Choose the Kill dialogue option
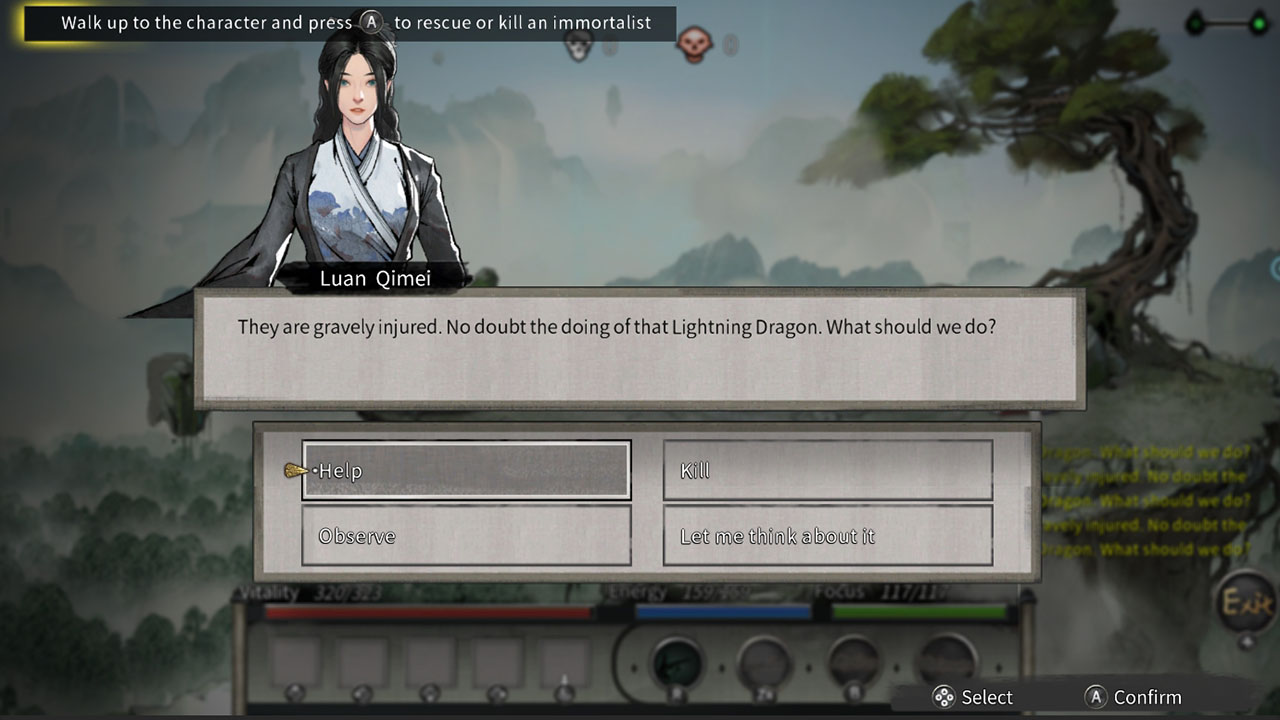Image resolution: width=1280 pixels, height=720 pixels. point(827,470)
